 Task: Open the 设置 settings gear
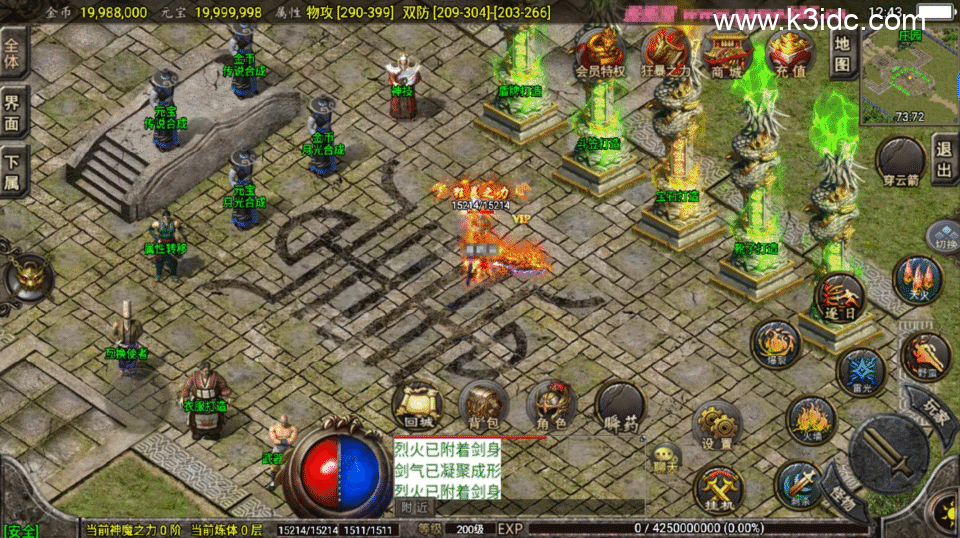click(717, 424)
